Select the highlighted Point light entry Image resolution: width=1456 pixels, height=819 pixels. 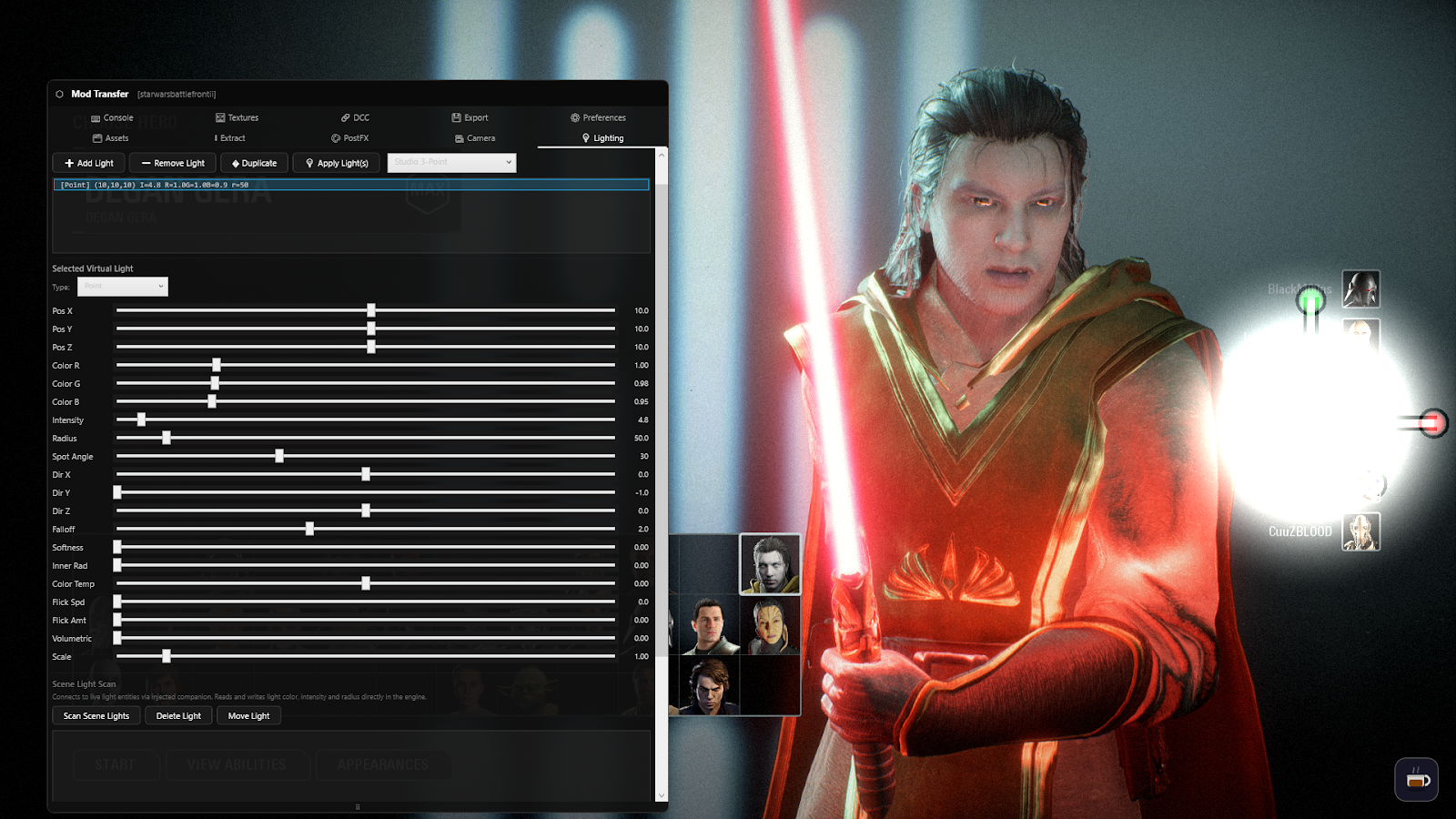[352, 184]
